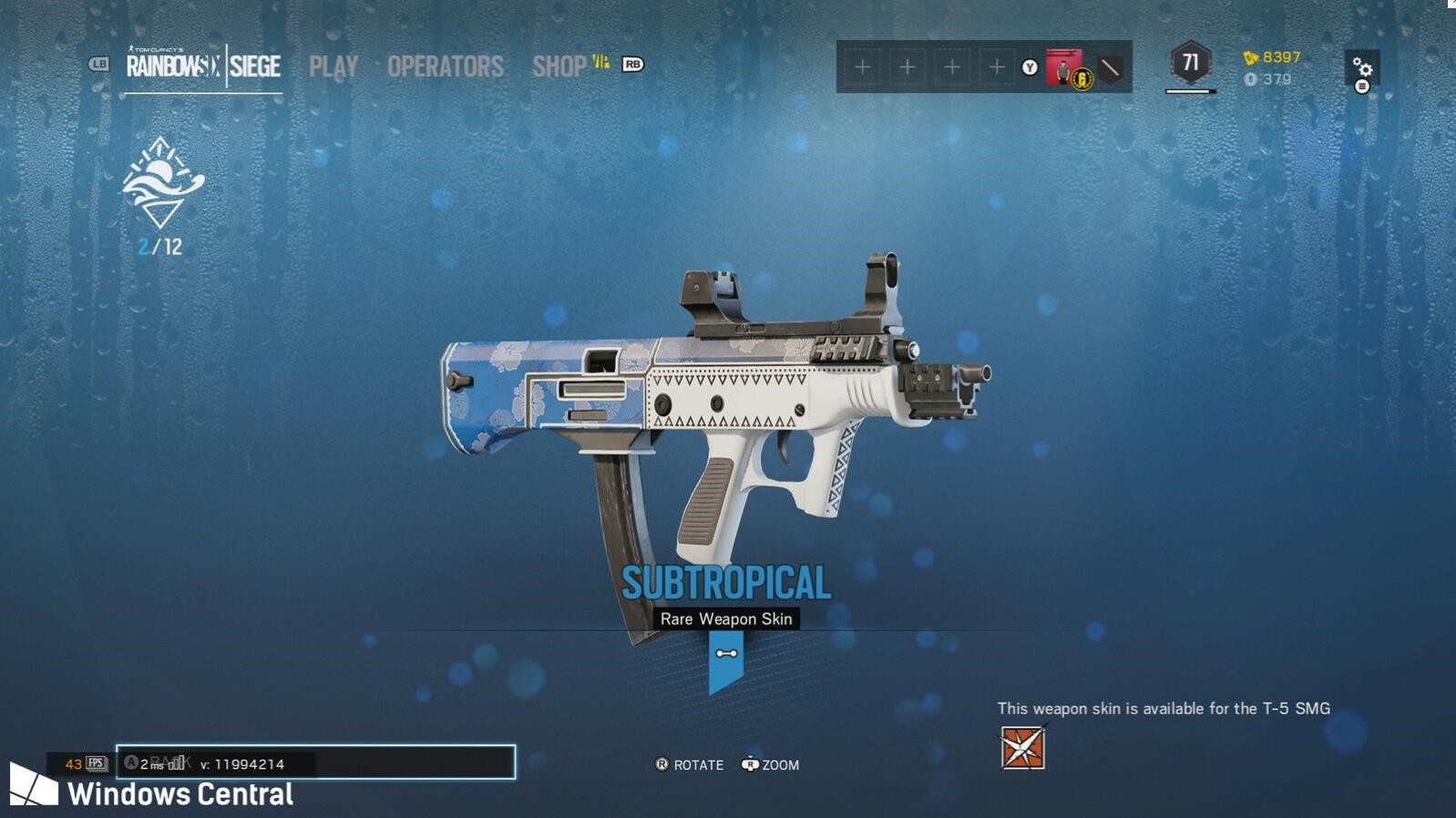Switch to the Operators tab
This screenshot has height=818, width=1456.
(x=445, y=66)
